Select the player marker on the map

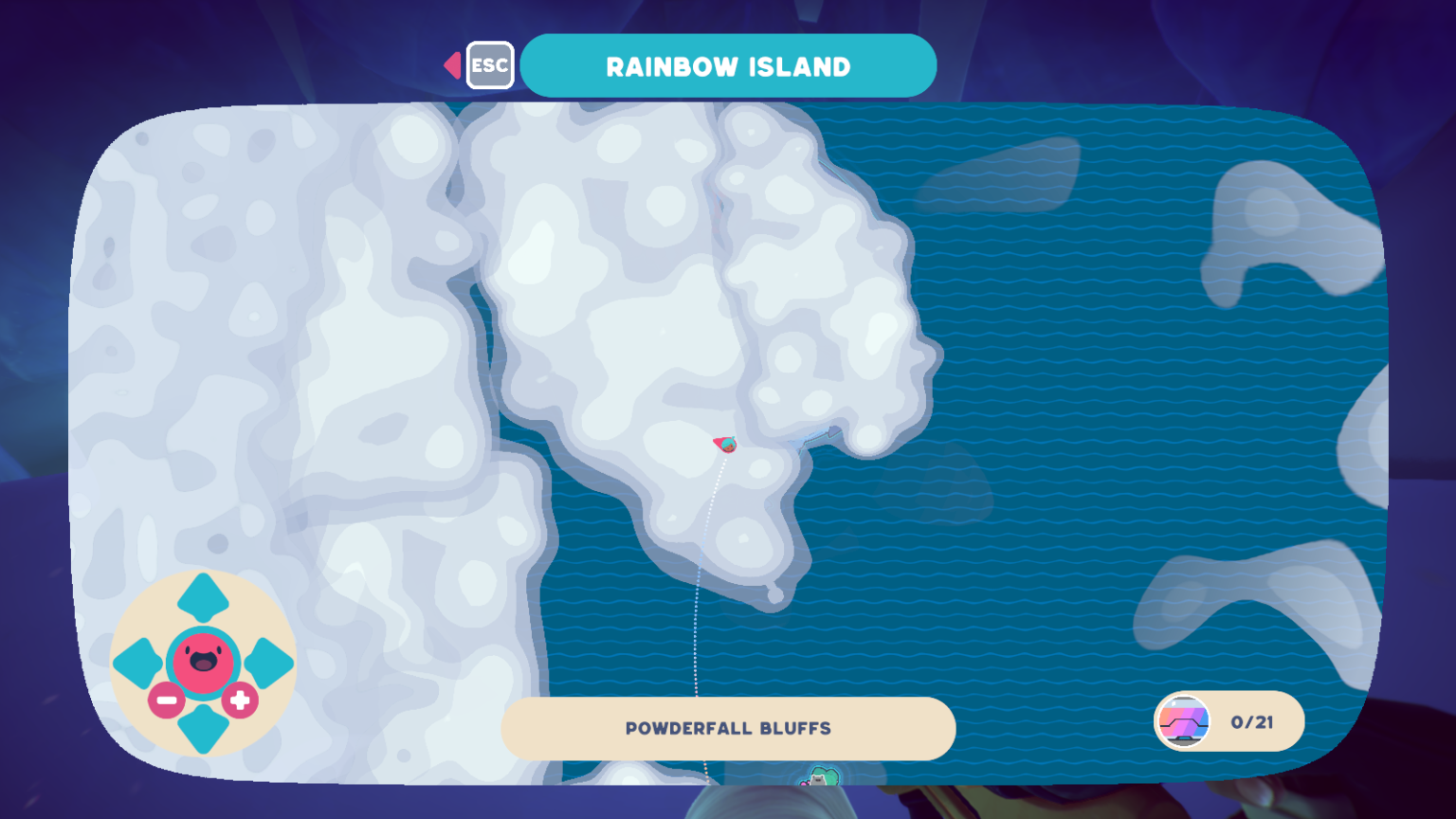pyautogui.click(x=726, y=442)
